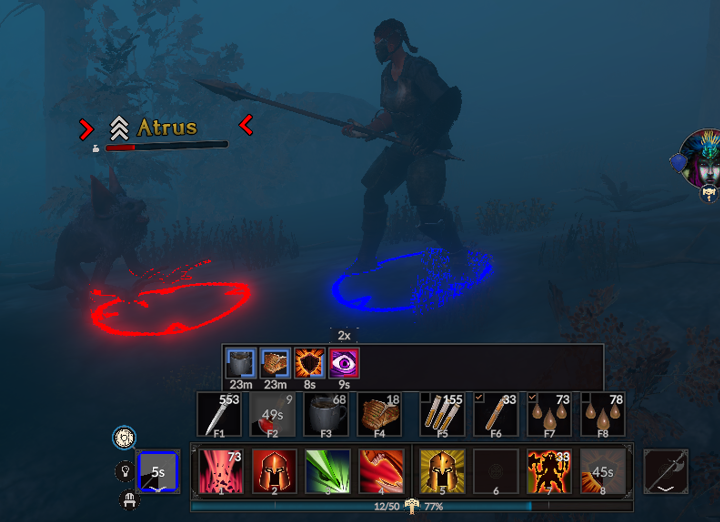Screen dimensions: 720x522
Task: Toggle the lightbulb icon button
Action: coord(125,469)
